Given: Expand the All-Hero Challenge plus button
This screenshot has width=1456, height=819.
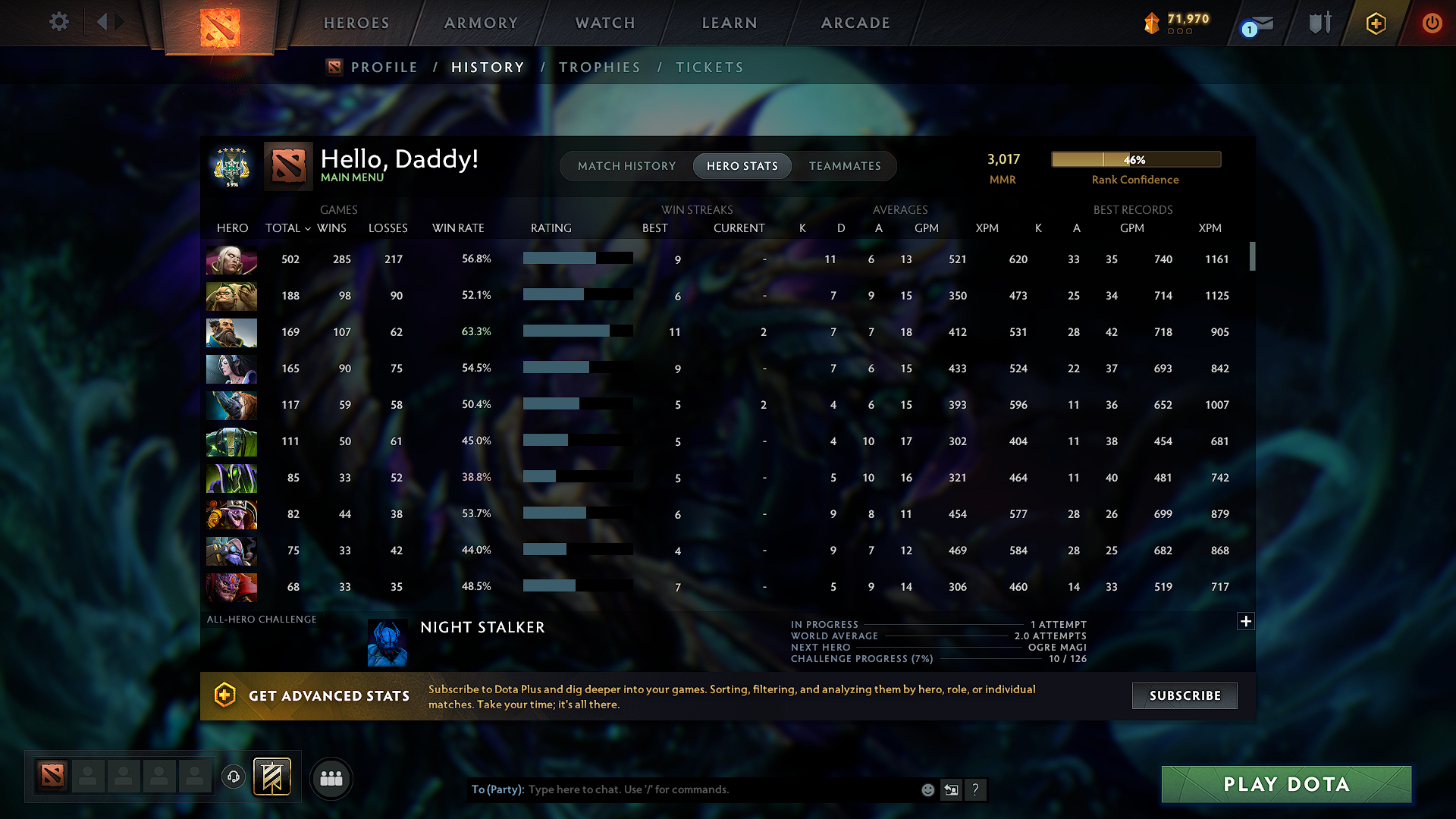Looking at the screenshot, I should coord(1246,621).
